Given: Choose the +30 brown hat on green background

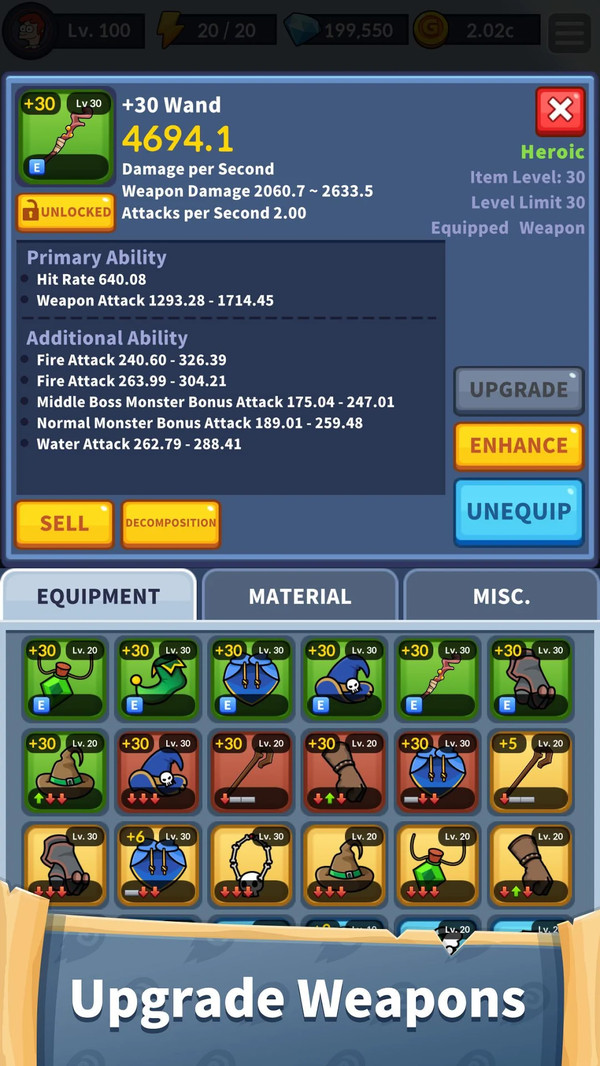Looking at the screenshot, I should click(x=66, y=771).
